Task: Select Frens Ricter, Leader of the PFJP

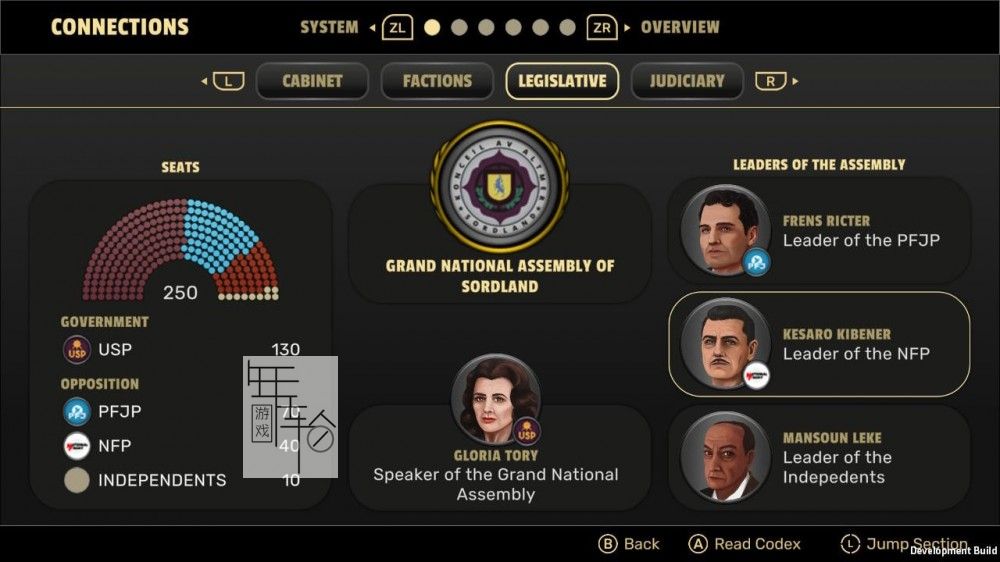Action: pos(819,231)
